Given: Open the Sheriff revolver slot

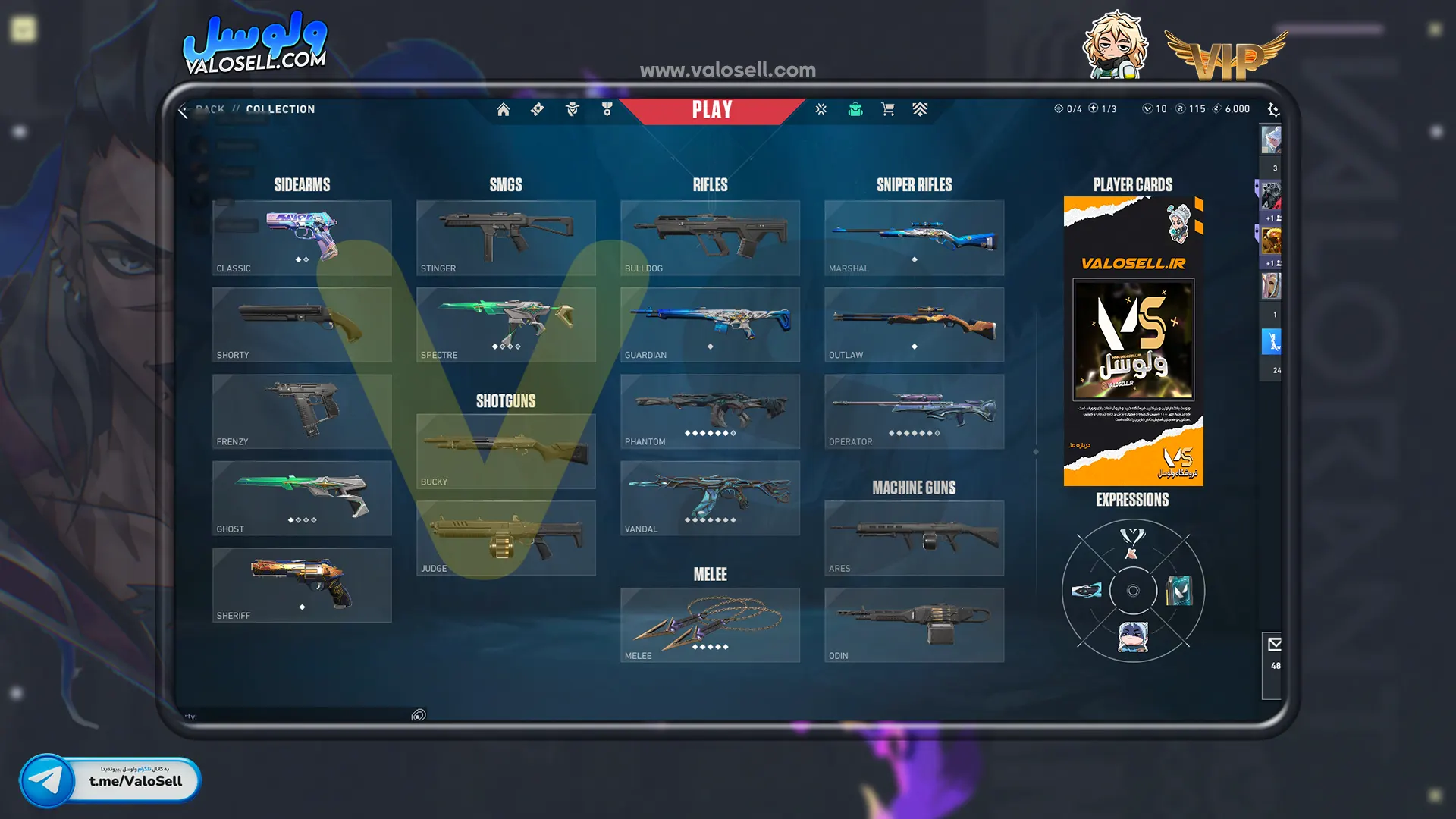Looking at the screenshot, I should [x=302, y=585].
